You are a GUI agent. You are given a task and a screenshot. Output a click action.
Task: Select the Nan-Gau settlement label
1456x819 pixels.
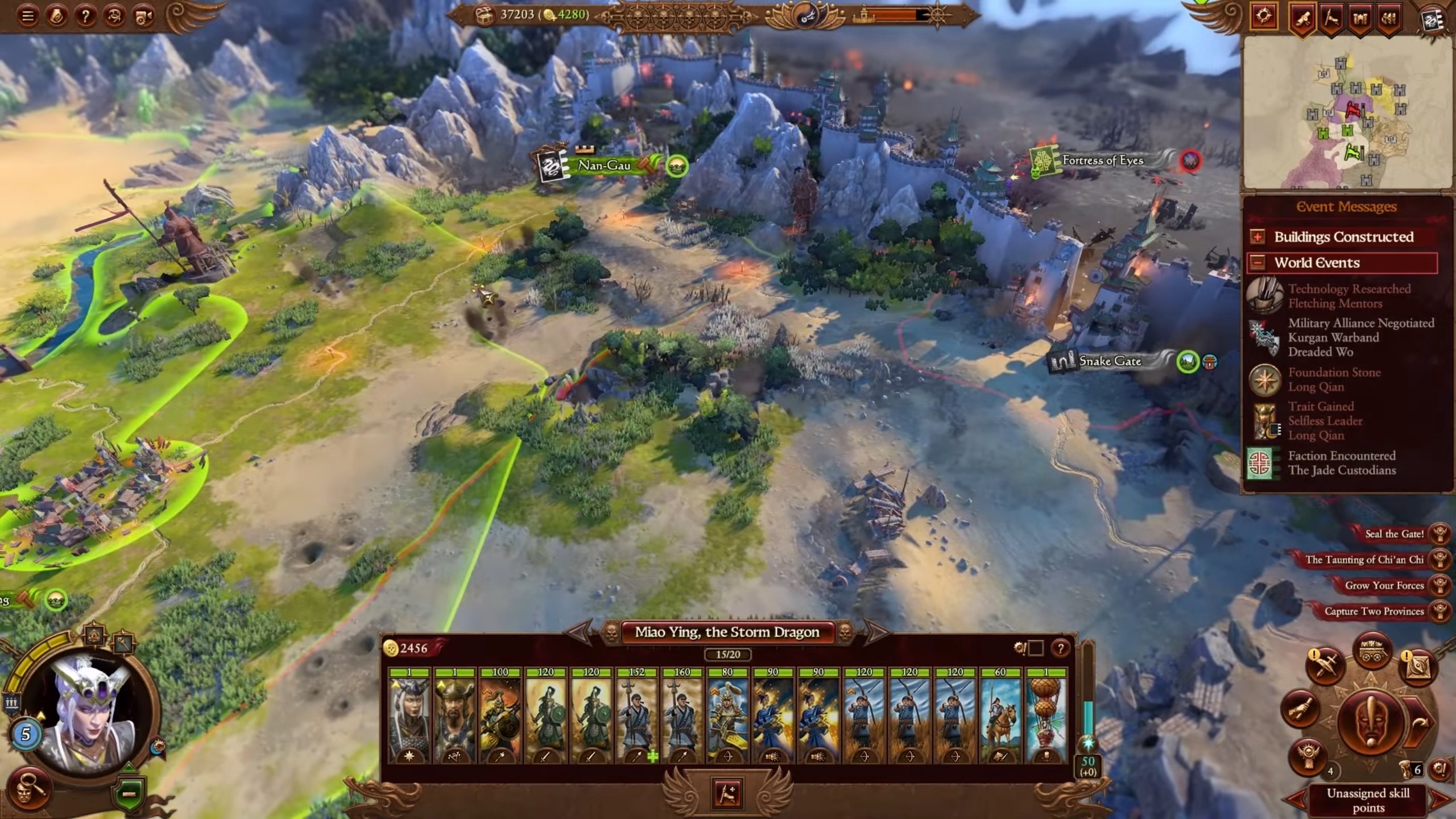pos(603,166)
